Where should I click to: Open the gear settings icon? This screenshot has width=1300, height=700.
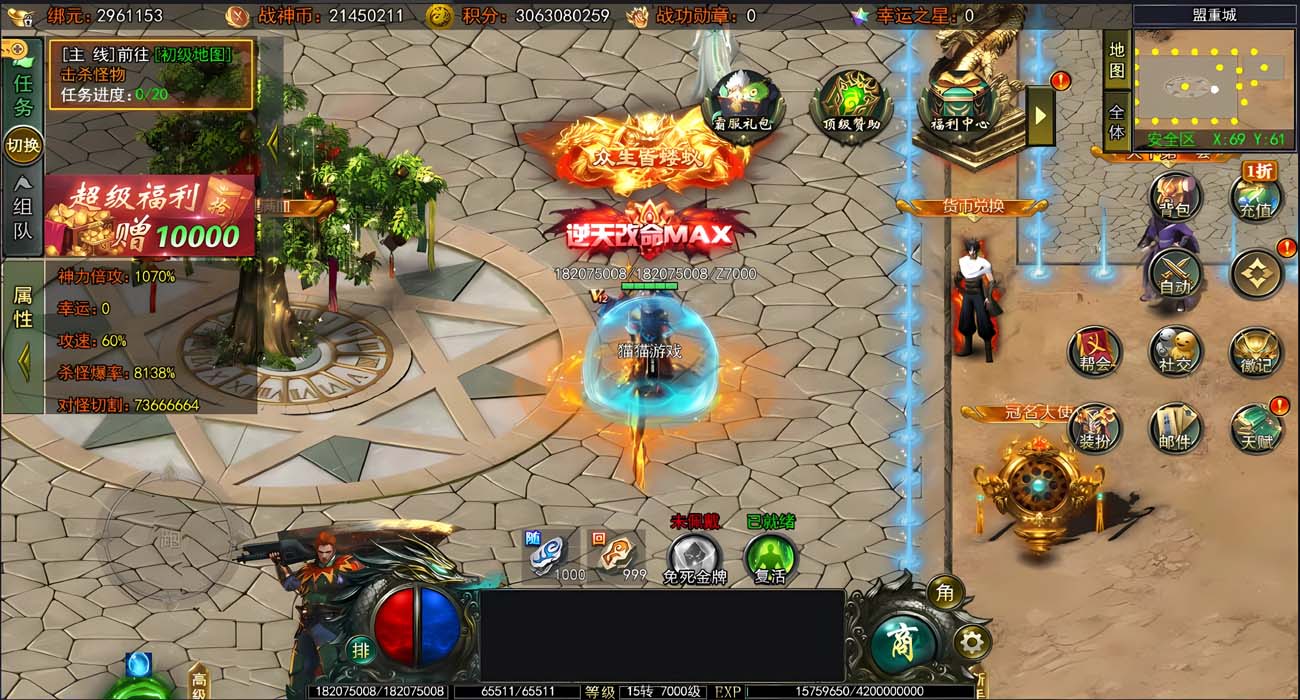point(970,642)
